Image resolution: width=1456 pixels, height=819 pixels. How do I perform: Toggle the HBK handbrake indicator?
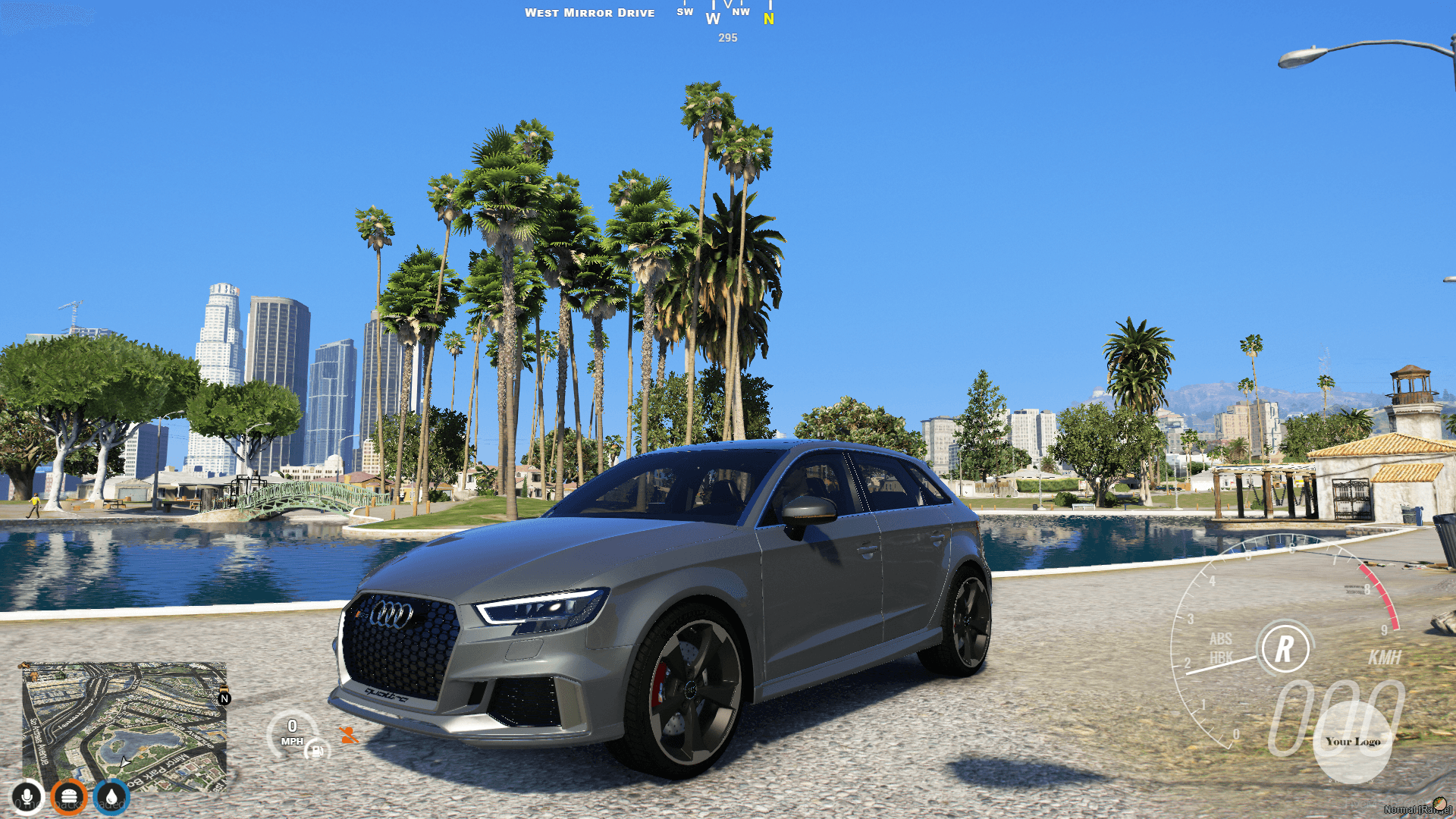tap(1222, 657)
